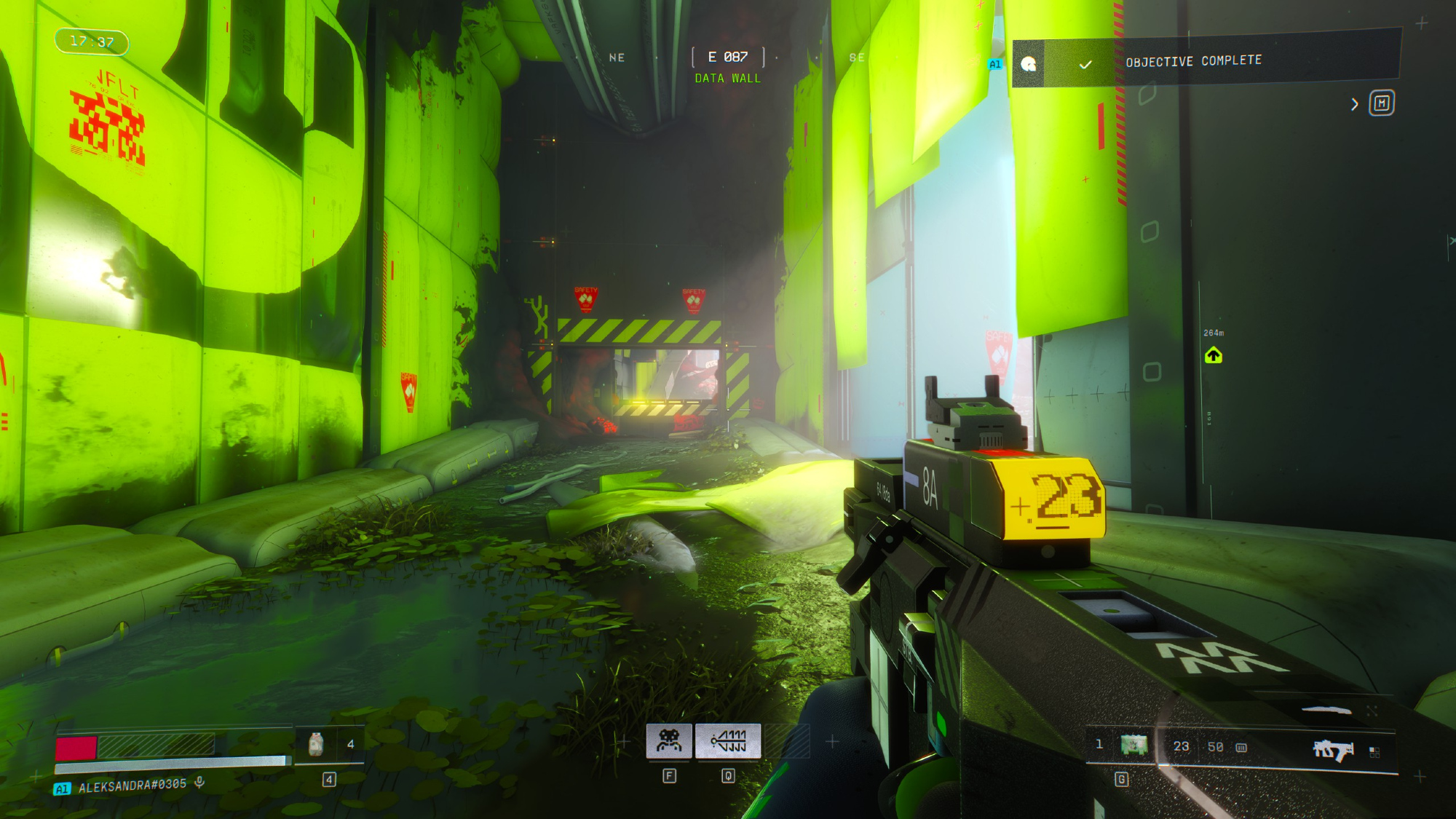Expand the arrow next to the map icon
This screenshot has width=1456, height=819.
pyautogui.click(x=1354, y=104)
